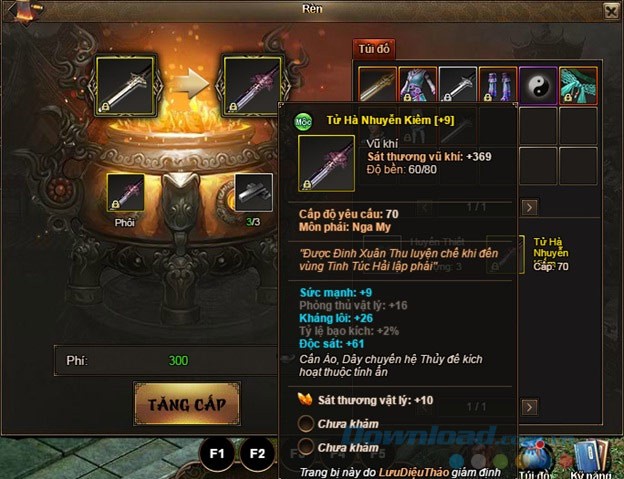Select the upgraded purple sword result slot
624x479 pixels.
coord(250,83)
